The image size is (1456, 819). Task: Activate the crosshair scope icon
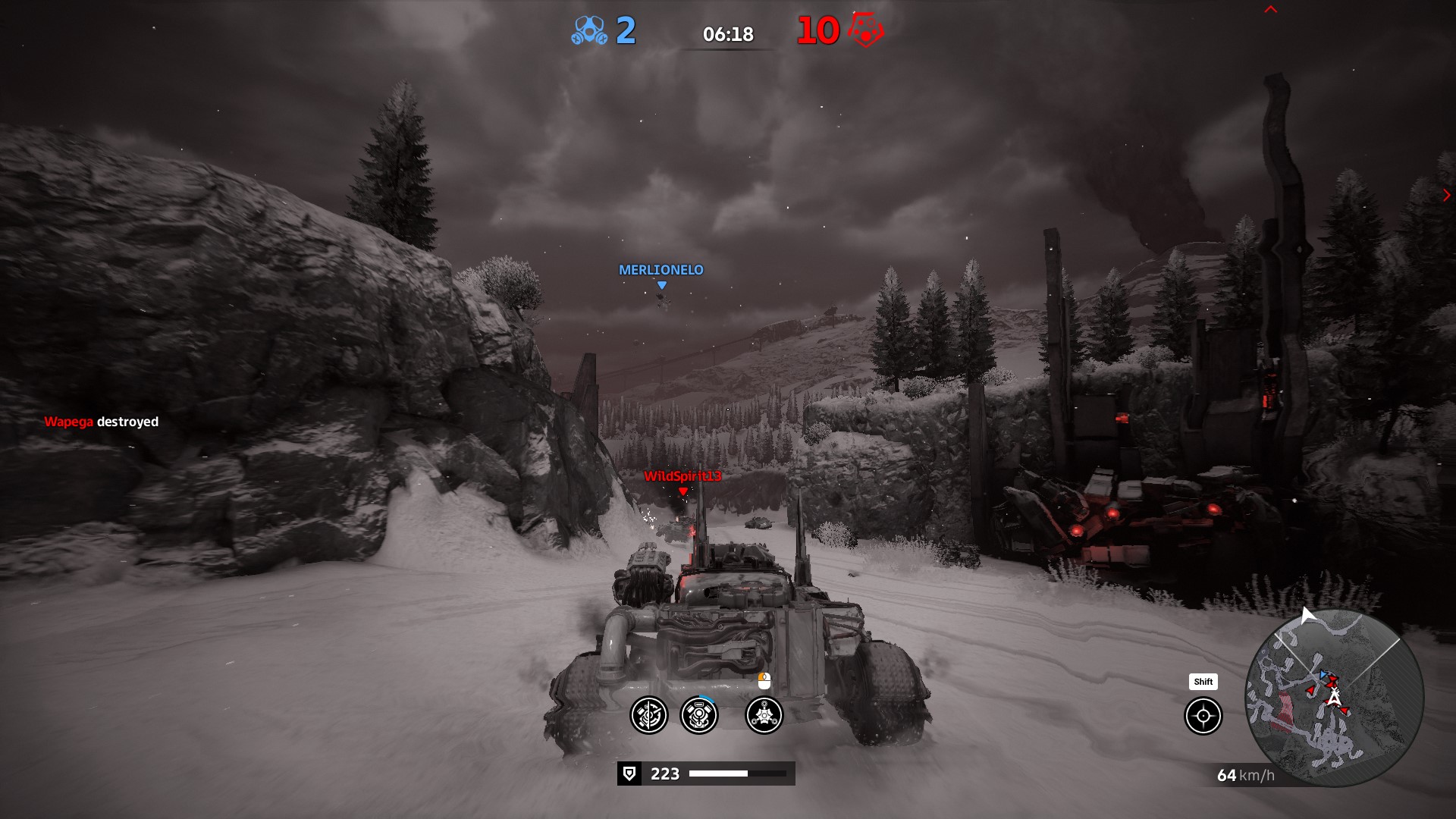click(1203, 716)
